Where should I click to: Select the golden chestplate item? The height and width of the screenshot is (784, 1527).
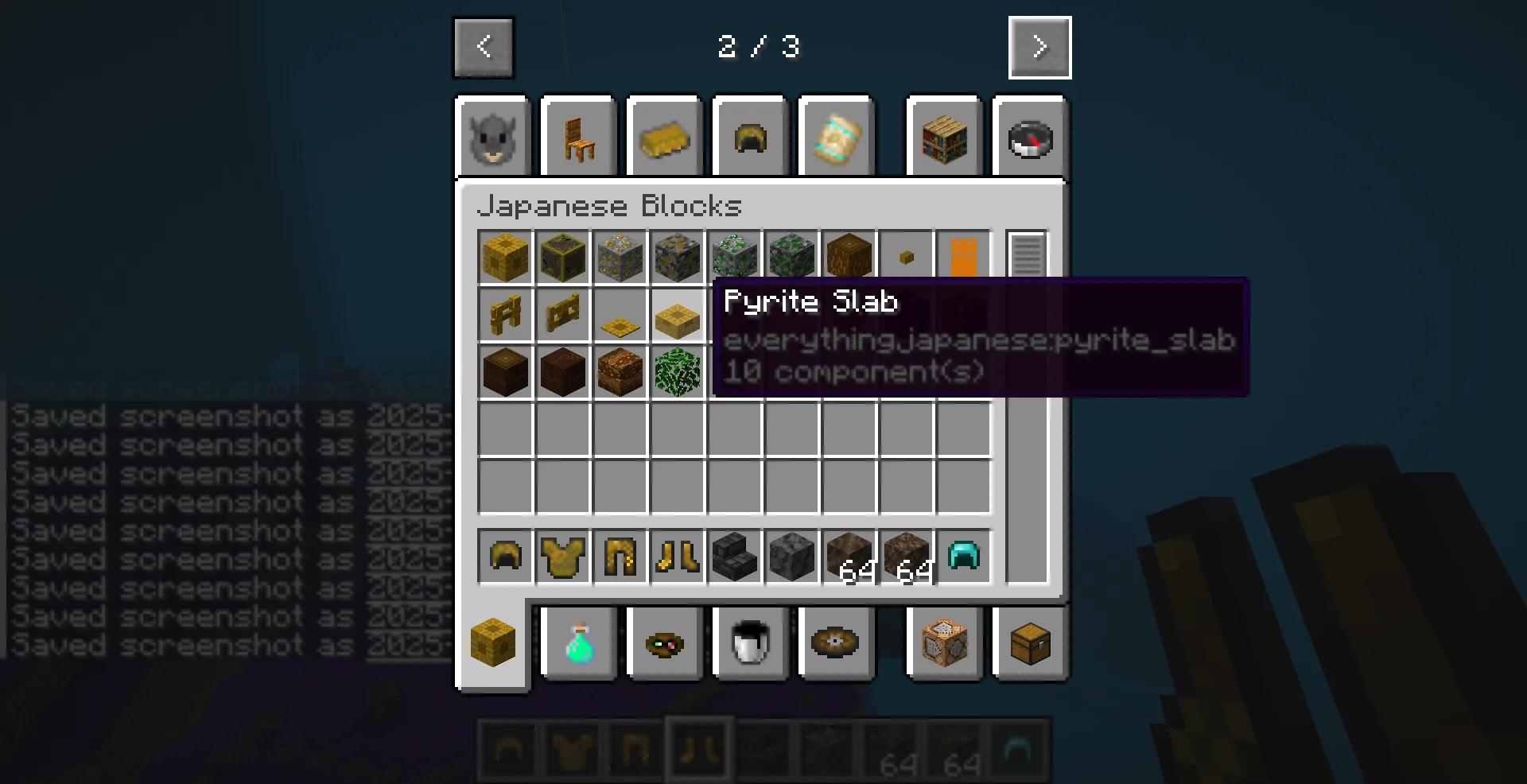[x=563, y=557]
